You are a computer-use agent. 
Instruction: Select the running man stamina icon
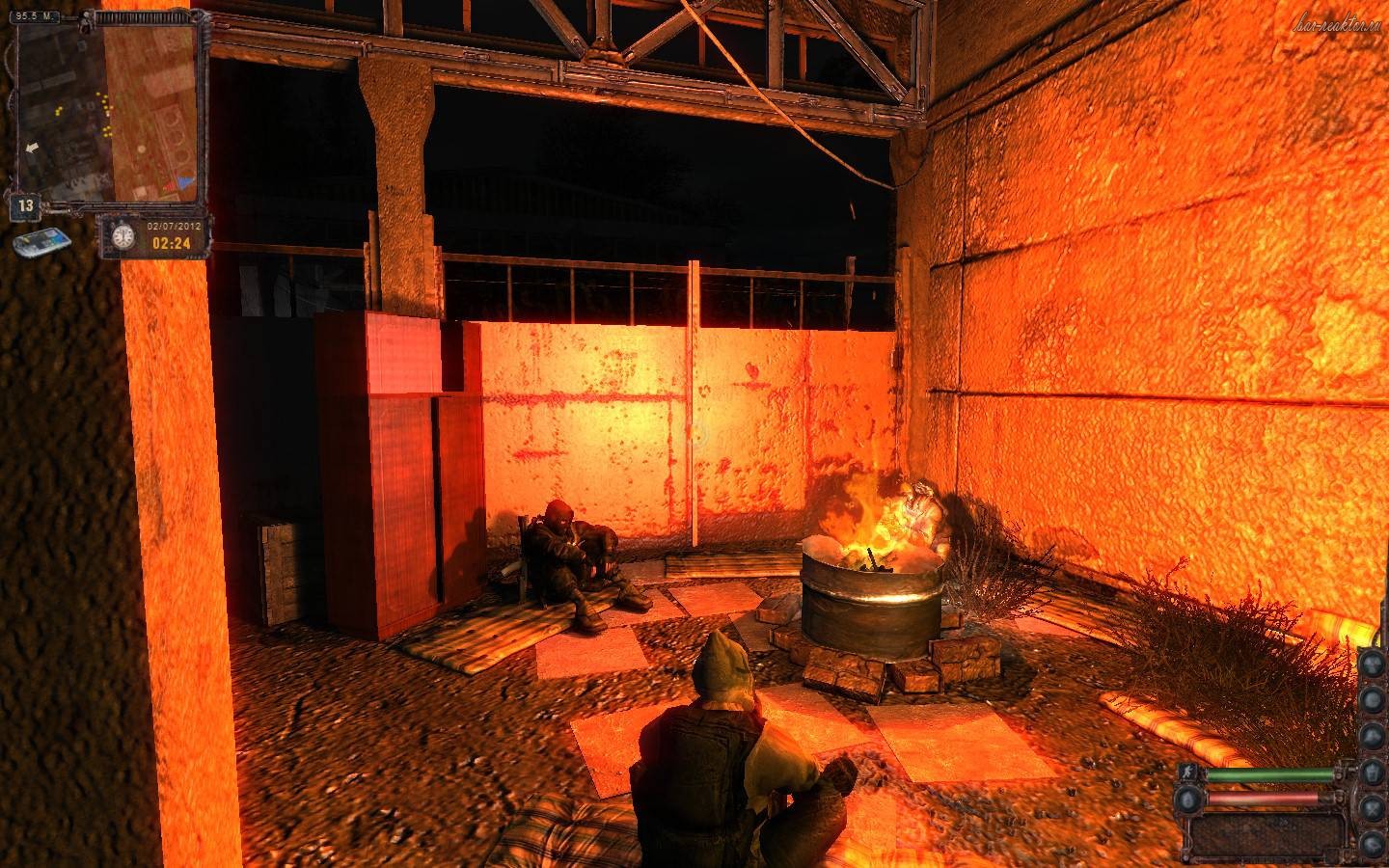1189,773
